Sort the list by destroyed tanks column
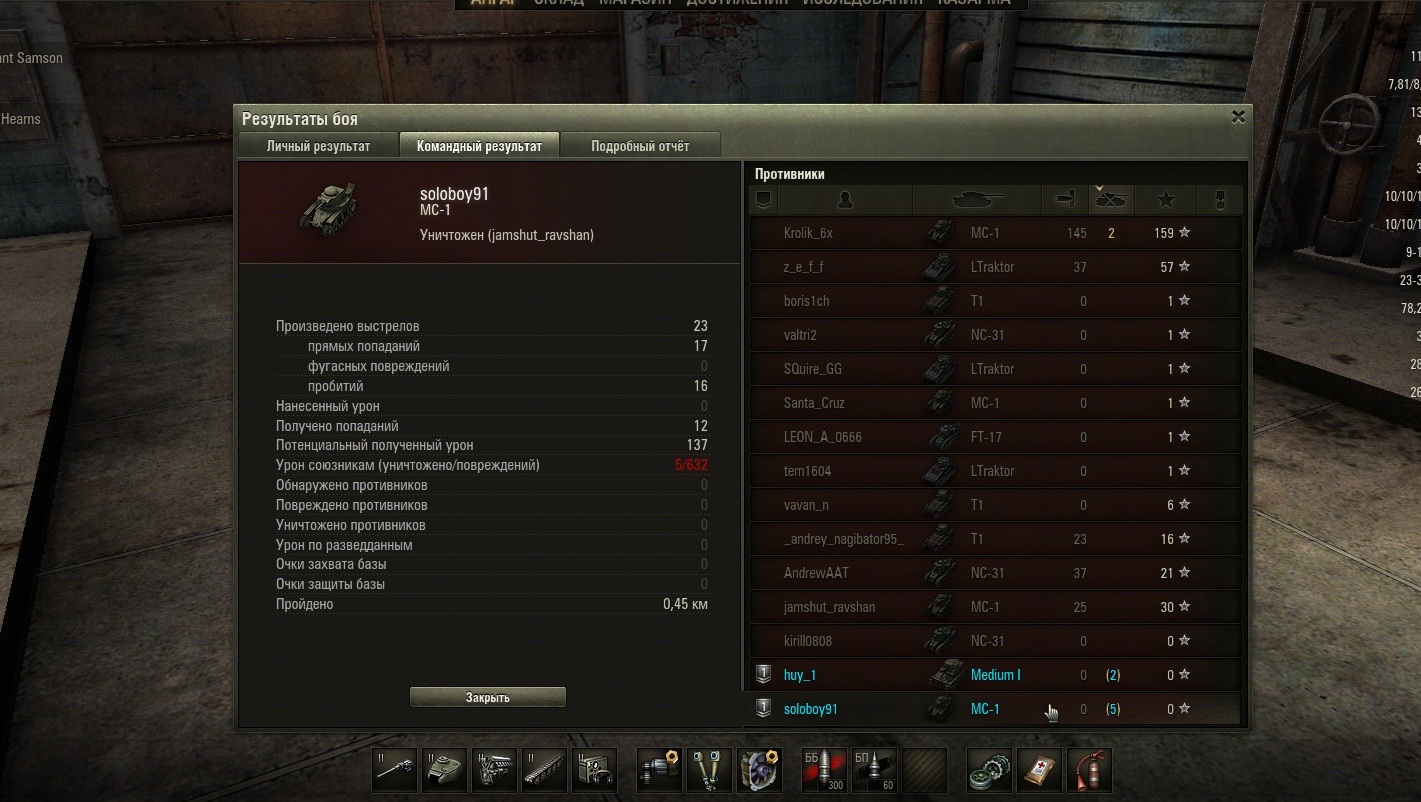Viewport: 1421px width, 802px height. pyautogui.click(x=1111, y=200)
